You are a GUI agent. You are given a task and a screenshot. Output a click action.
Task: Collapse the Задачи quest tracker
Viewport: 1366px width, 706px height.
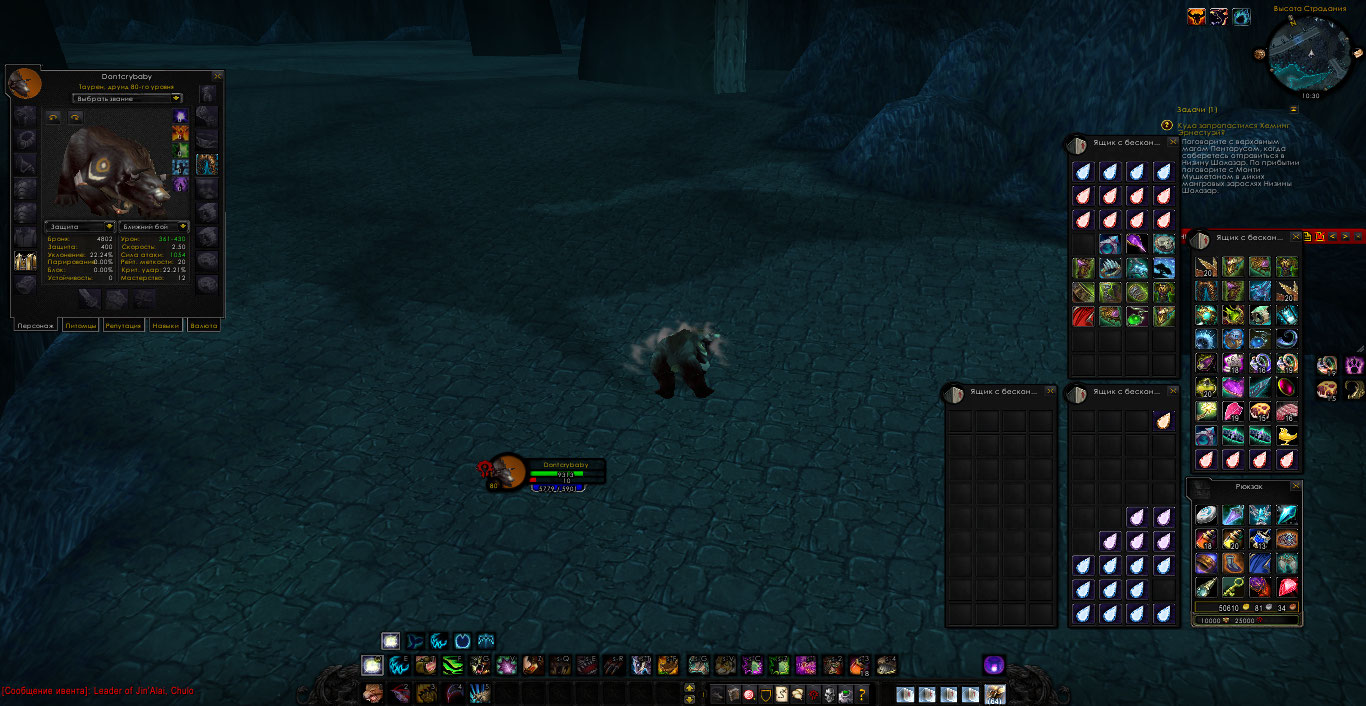1293,109
